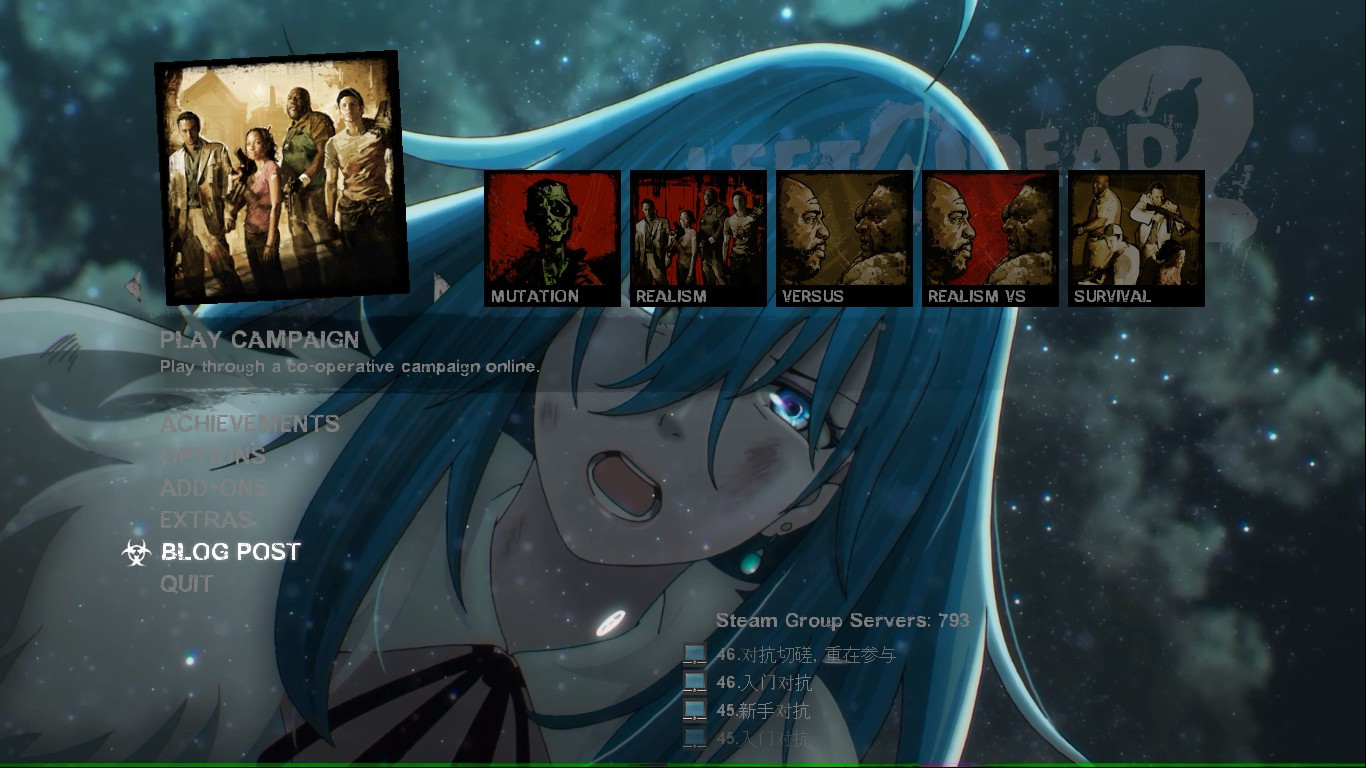This screenshot has height=768, width=1366.
Task: Click the Steam Group Servers: 793 heading
Action: (840, 620)
